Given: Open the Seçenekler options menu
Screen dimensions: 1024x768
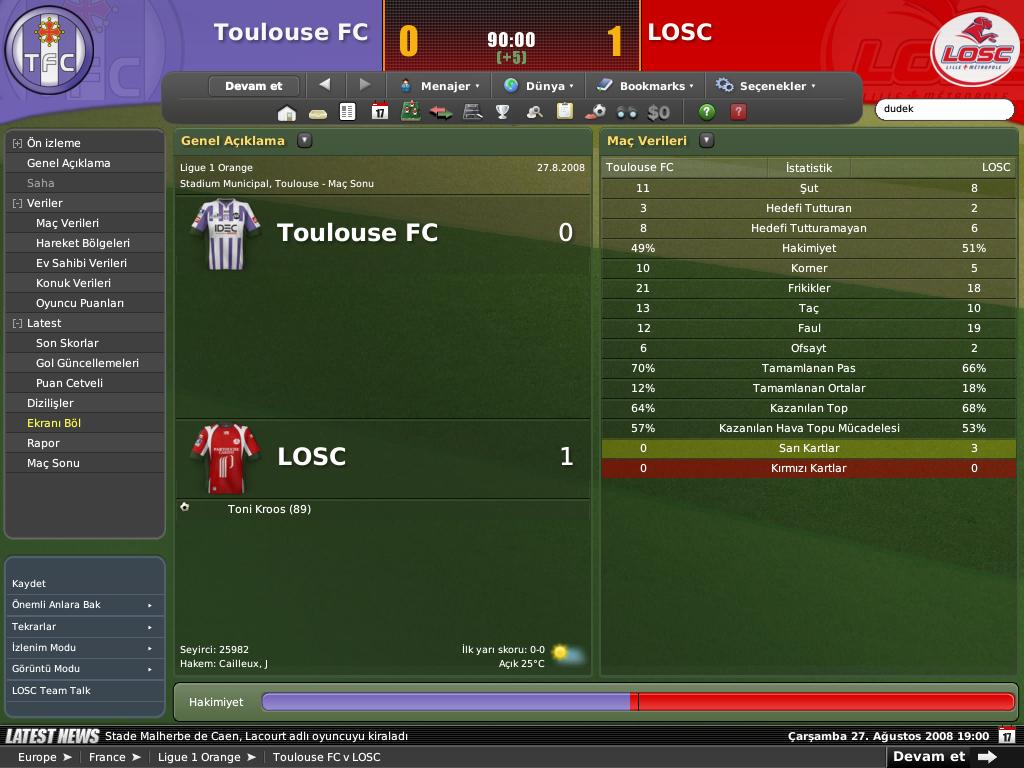Looking at the screenshot, I should click(x=766, y=86).
